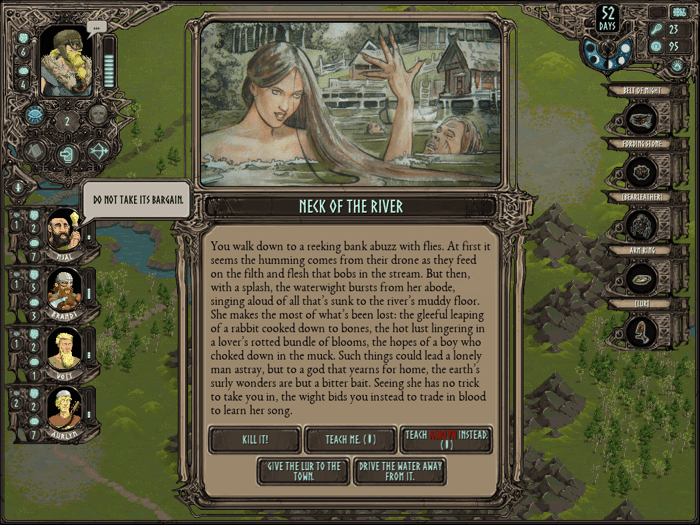
Task: Choose the "Kill it!" option
Action: [x=254, y=439]
